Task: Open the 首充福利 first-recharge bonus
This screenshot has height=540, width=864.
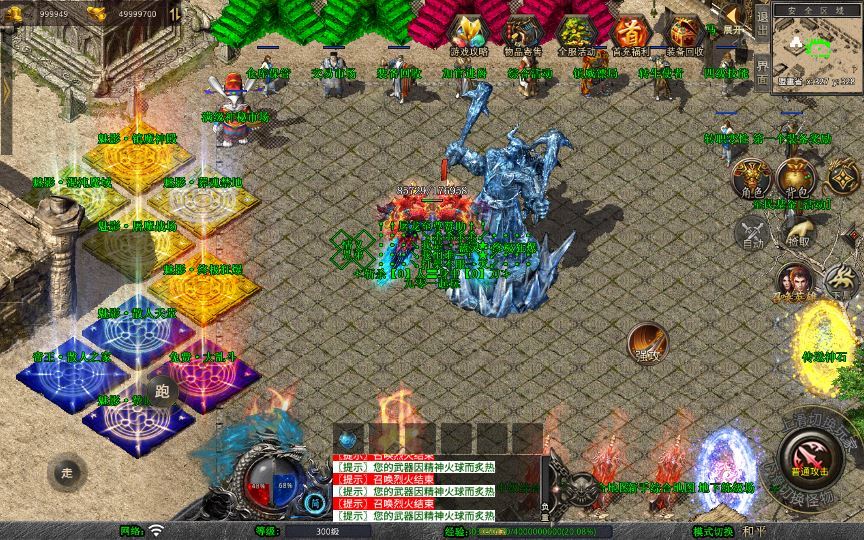Action: pyautogui.click(x=629, y=34)
